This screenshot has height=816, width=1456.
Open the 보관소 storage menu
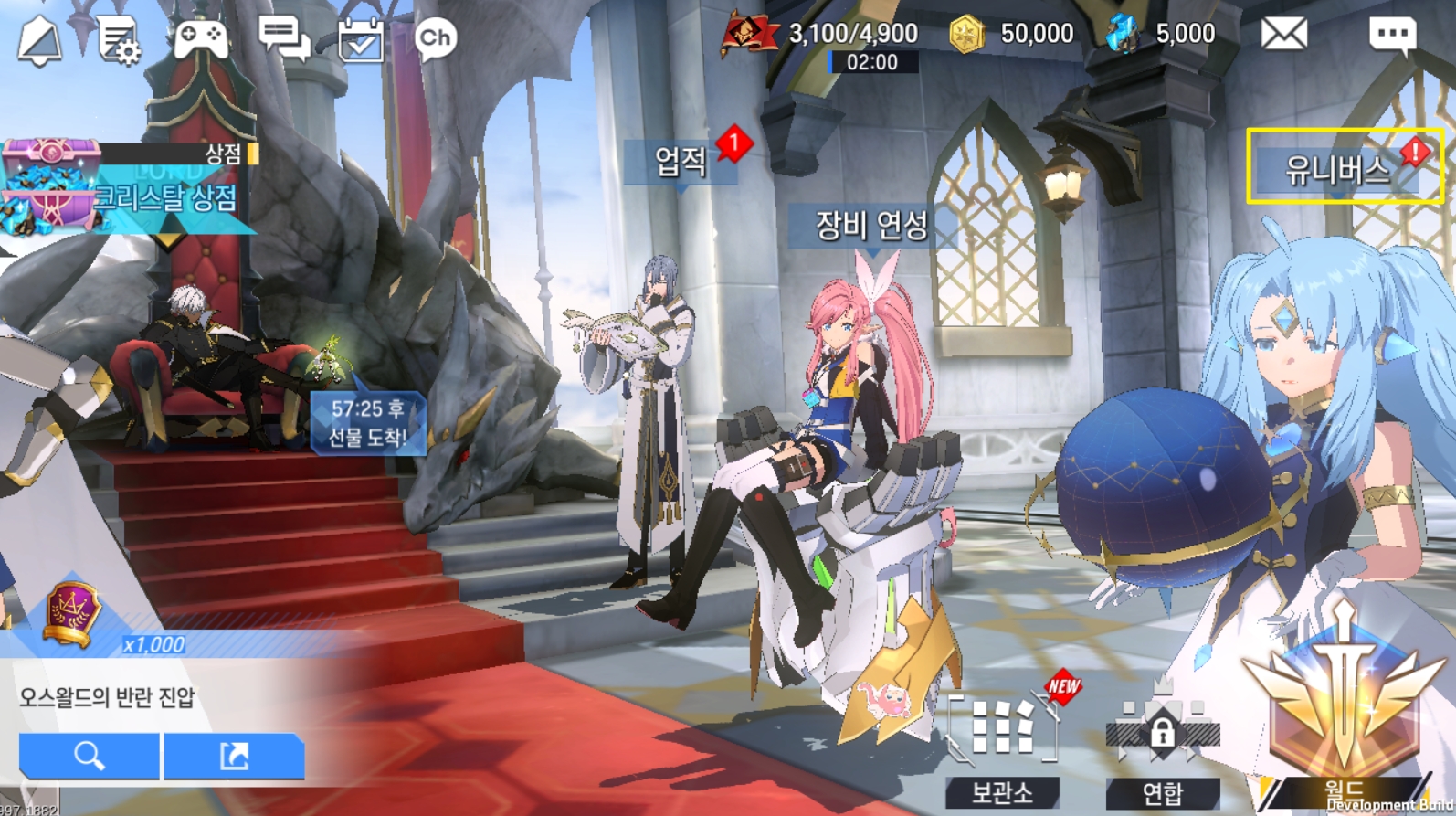pyautogui.click(x=1002, y=749)
